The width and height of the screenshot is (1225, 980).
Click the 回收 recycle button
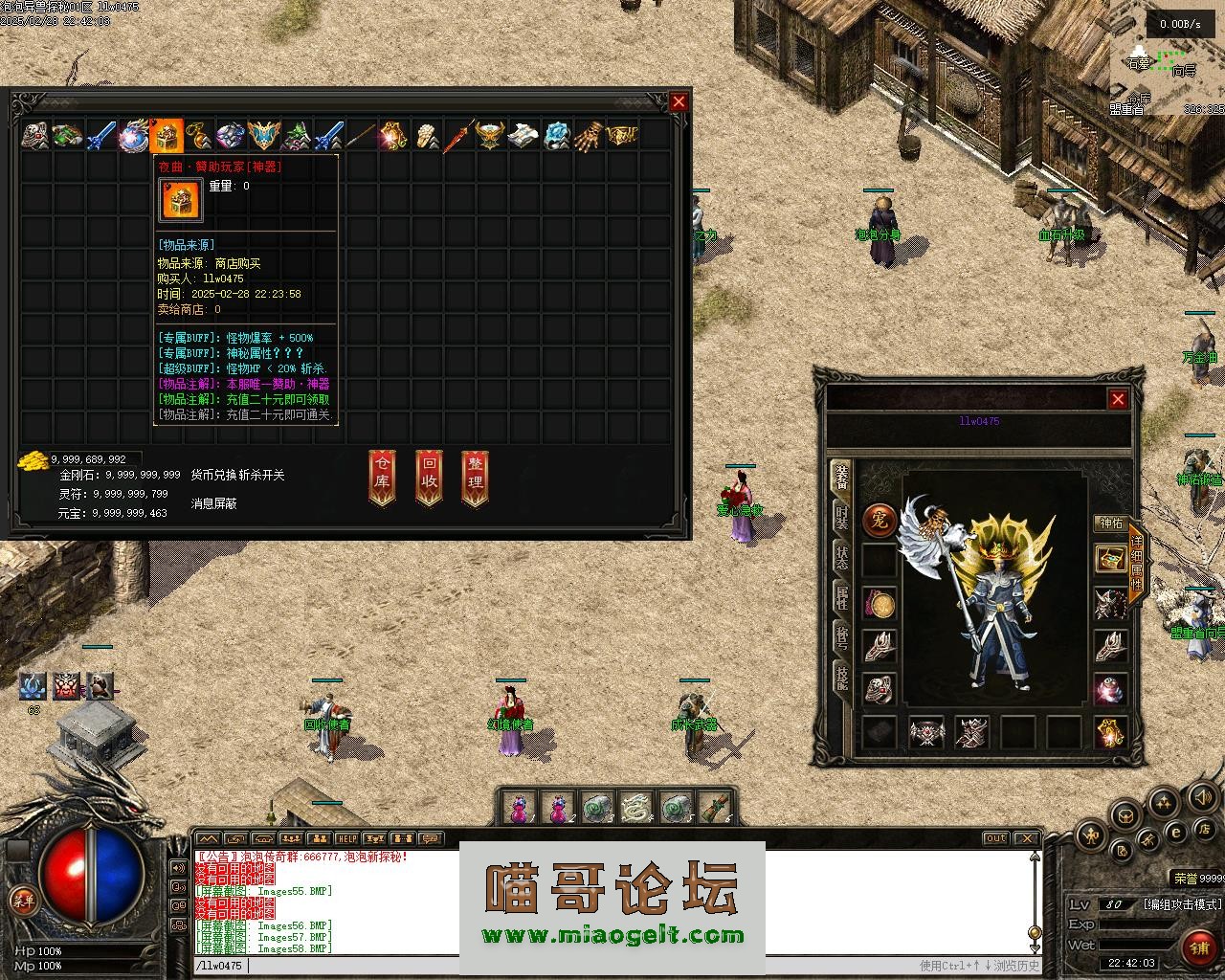point(429,477)
